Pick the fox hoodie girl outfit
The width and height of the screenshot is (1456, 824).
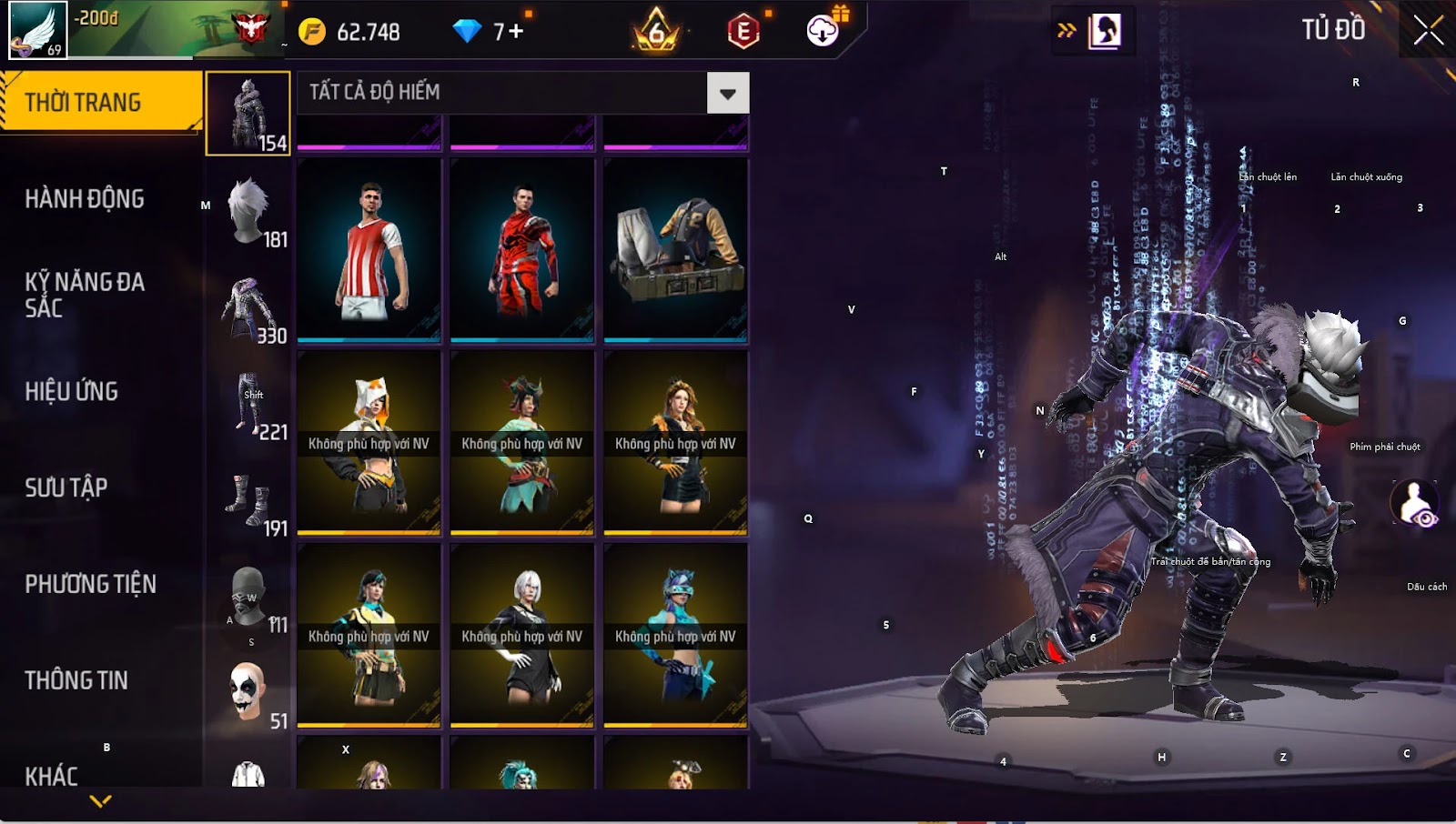pos(369,443)
